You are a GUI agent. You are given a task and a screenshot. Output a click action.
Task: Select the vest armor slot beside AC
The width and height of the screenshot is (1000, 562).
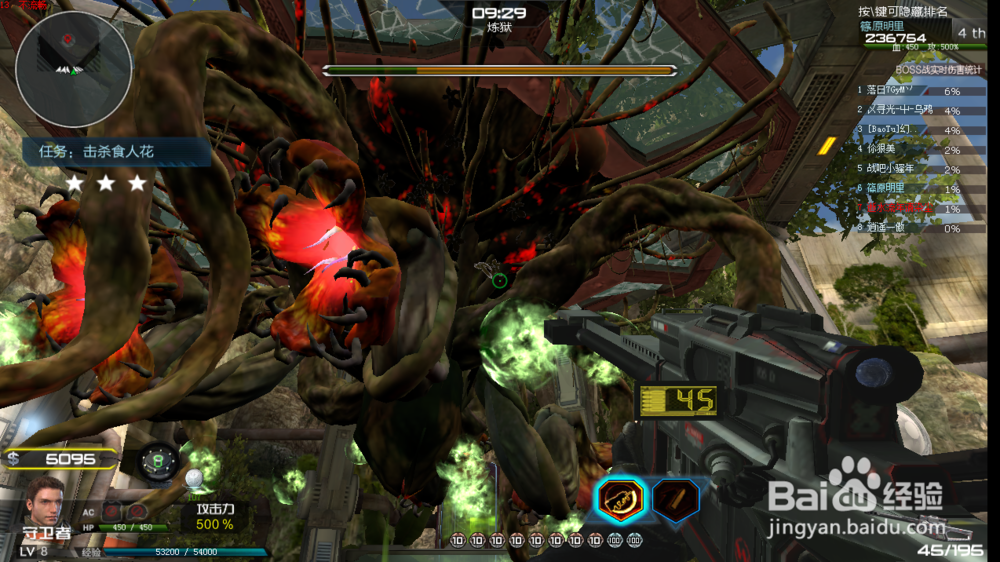tap(112, 512)
